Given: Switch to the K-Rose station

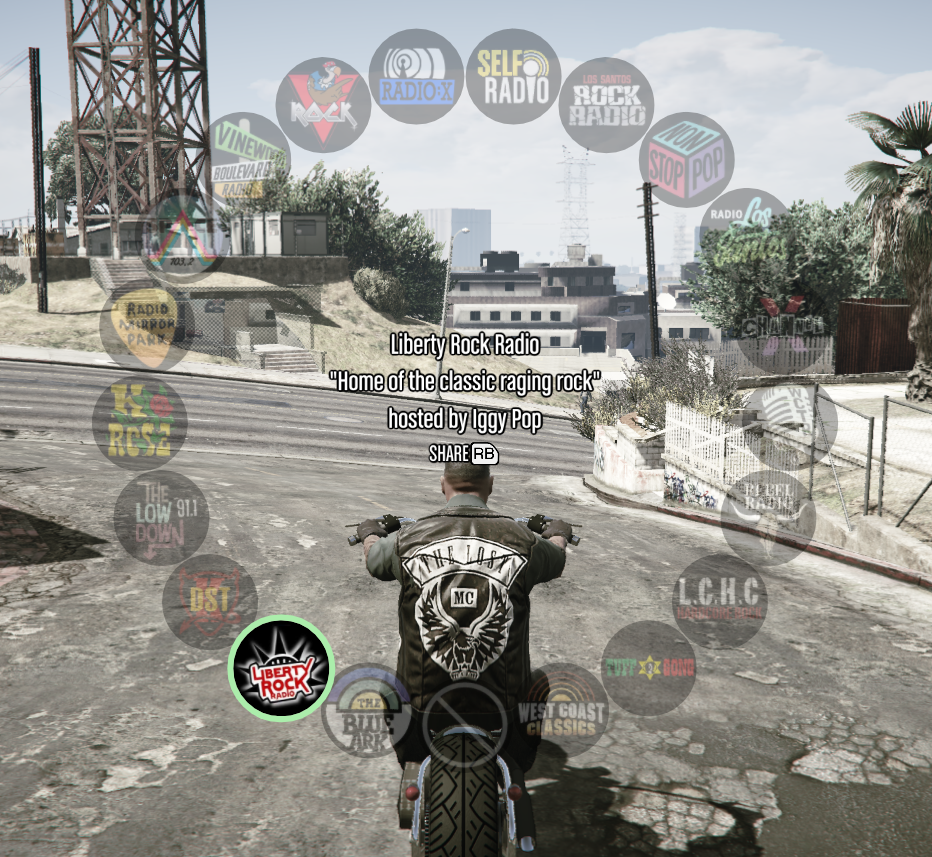Looking at the screenshot, I should 139,423.
